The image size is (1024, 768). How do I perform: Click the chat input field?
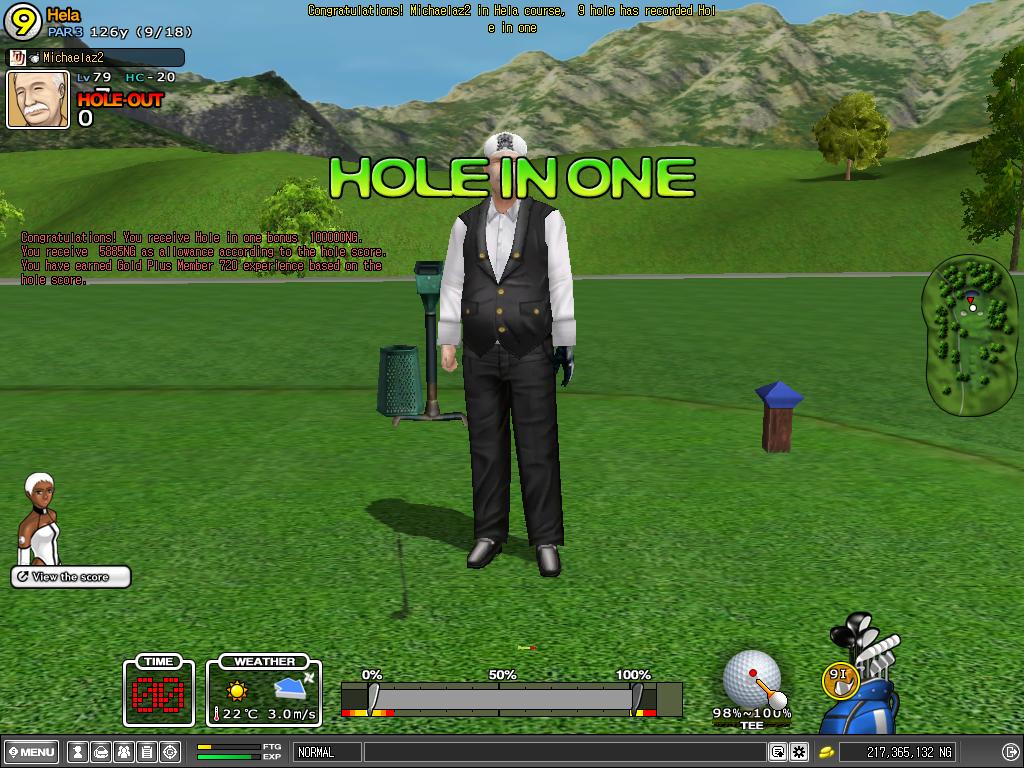pyautogui.click(x=564, y=752)
